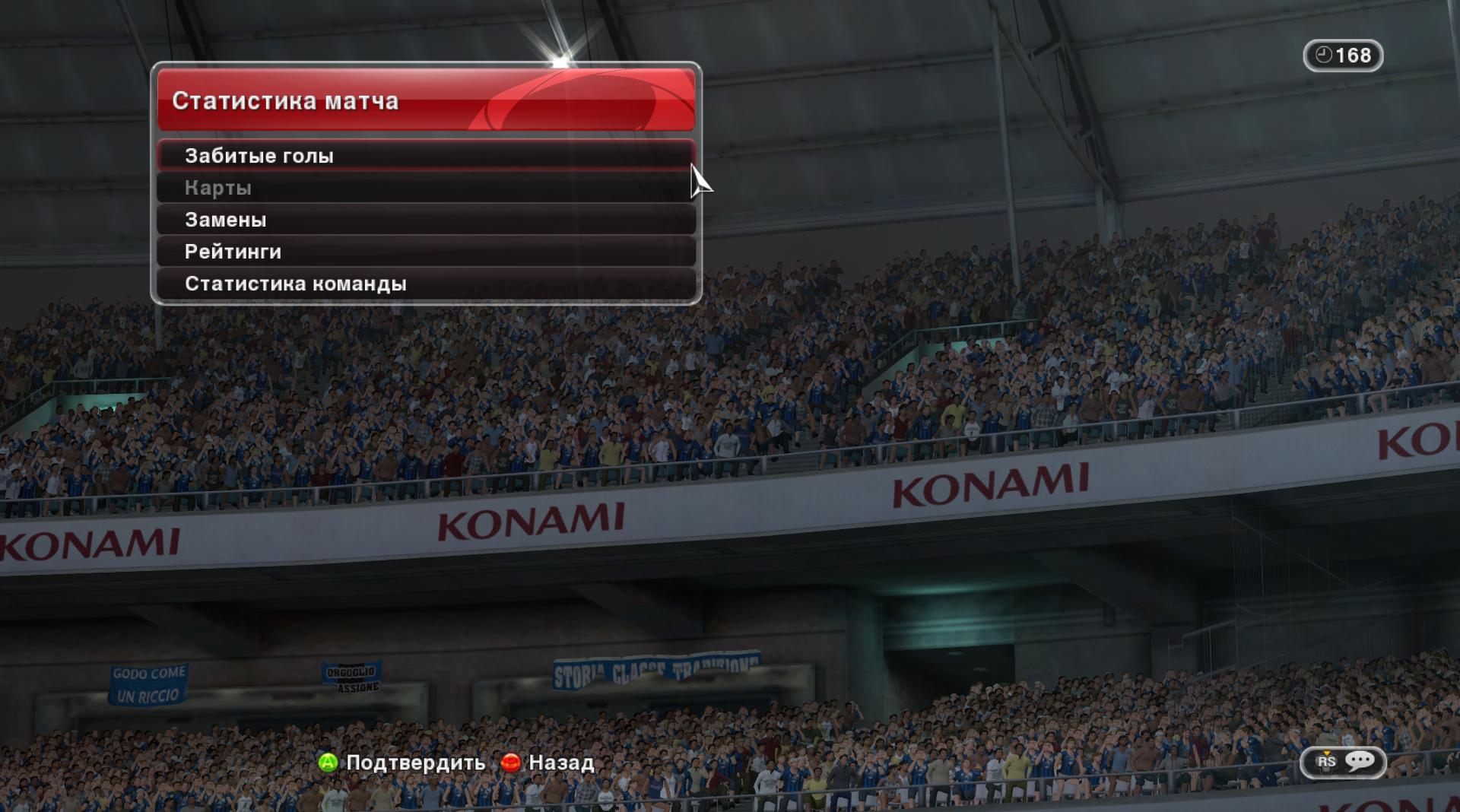Open Статистика команды
1460x812 pixels.
[426, 284]
